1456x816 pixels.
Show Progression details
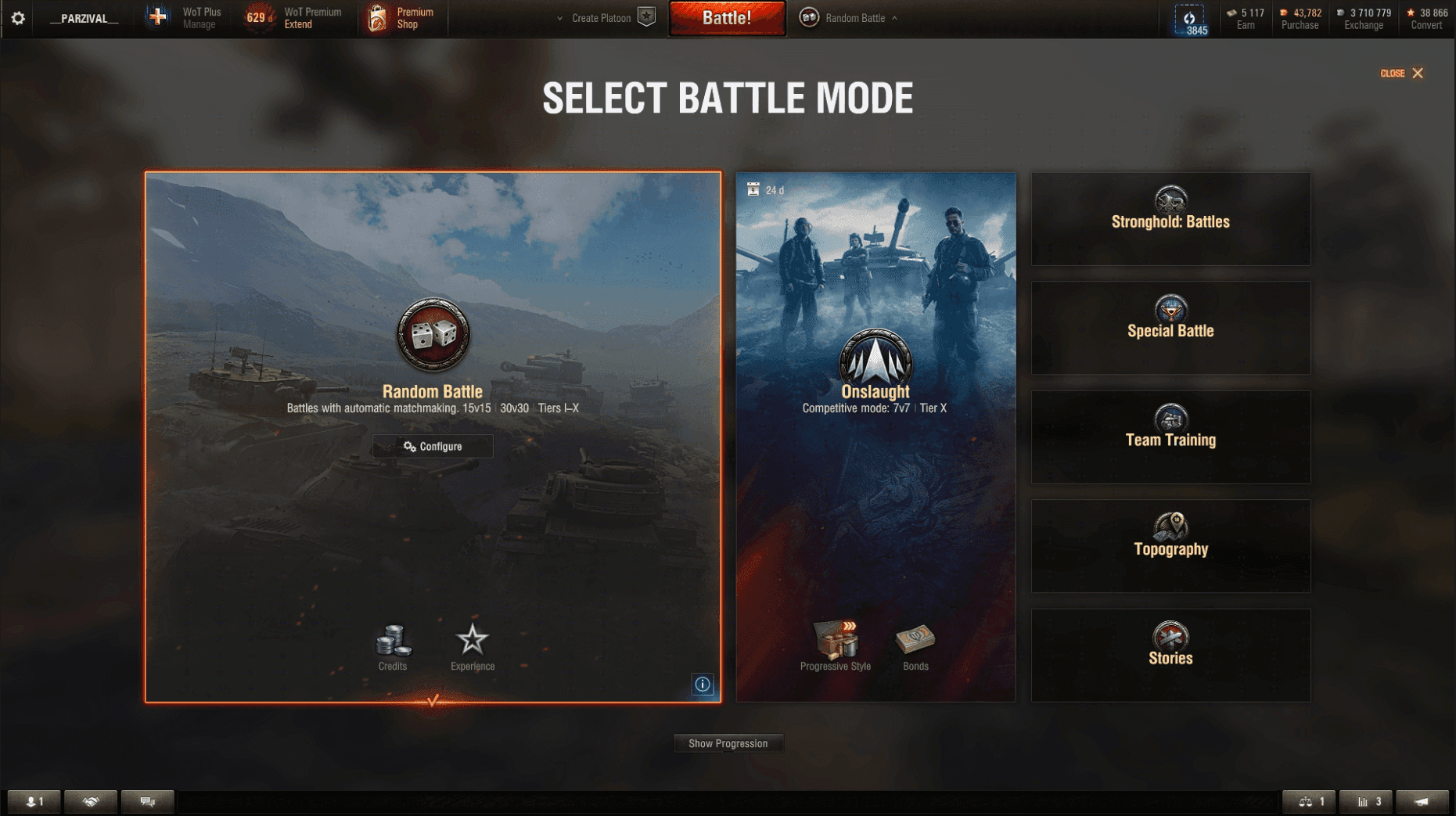(728, 743)
